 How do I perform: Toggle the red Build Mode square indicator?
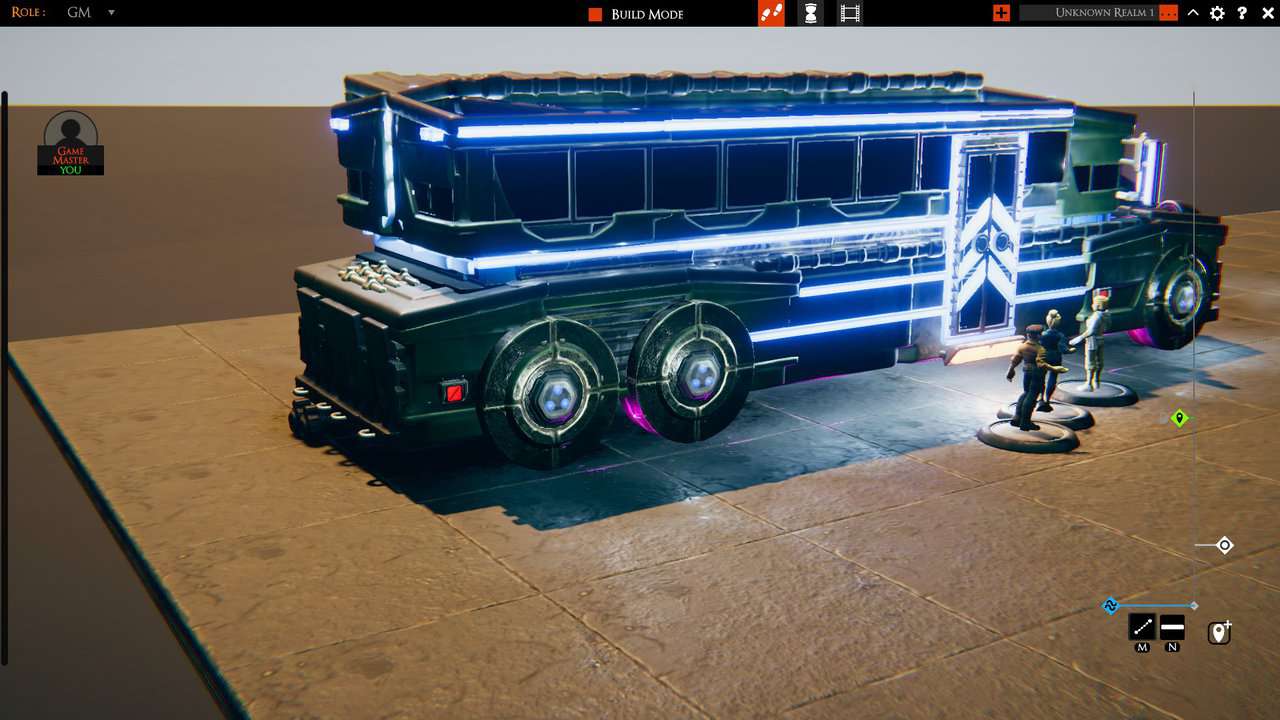tap(593, 14)
